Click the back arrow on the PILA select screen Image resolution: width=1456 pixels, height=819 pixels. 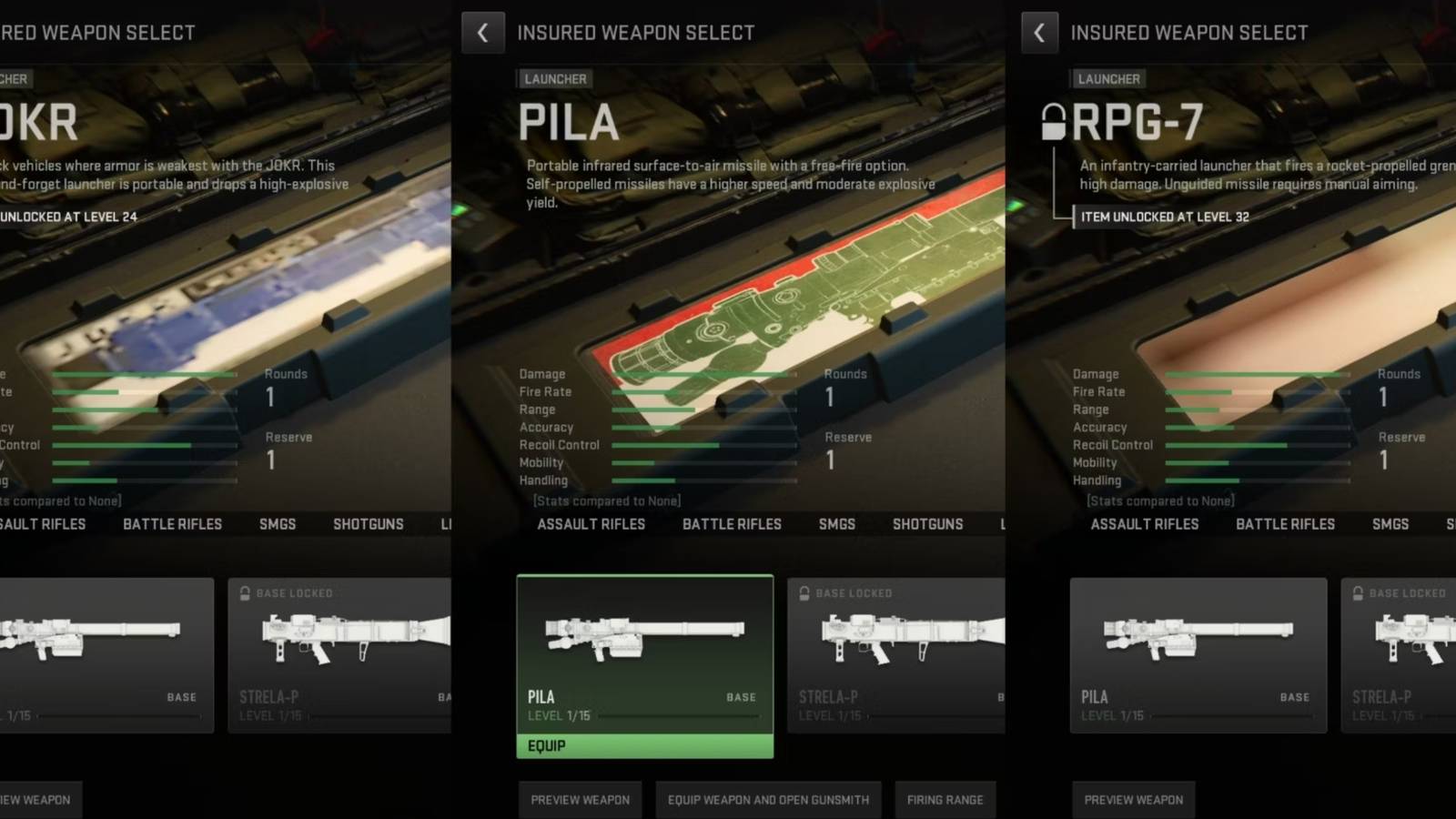[483, 33]
